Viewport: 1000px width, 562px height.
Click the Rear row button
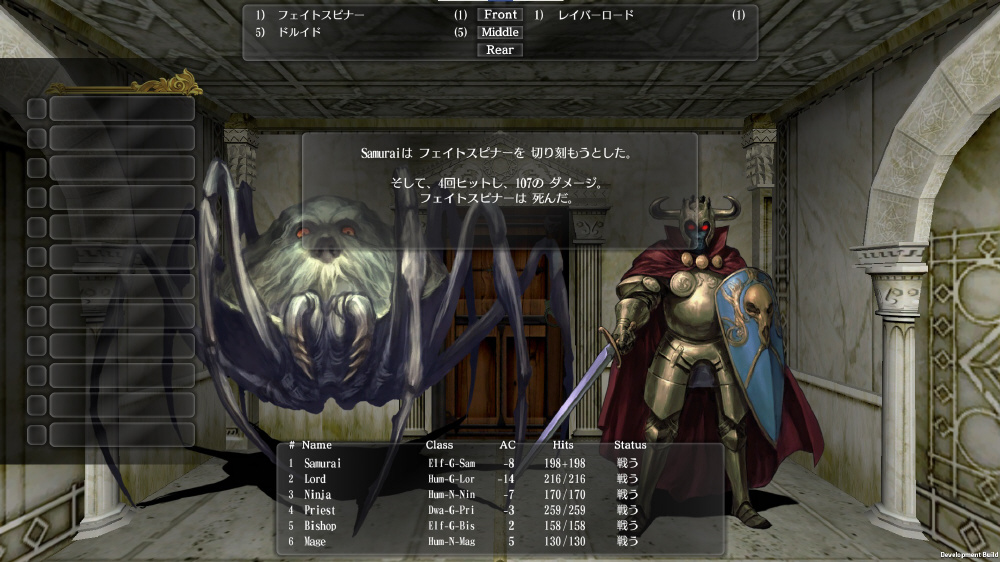click(x=500, y=50)
